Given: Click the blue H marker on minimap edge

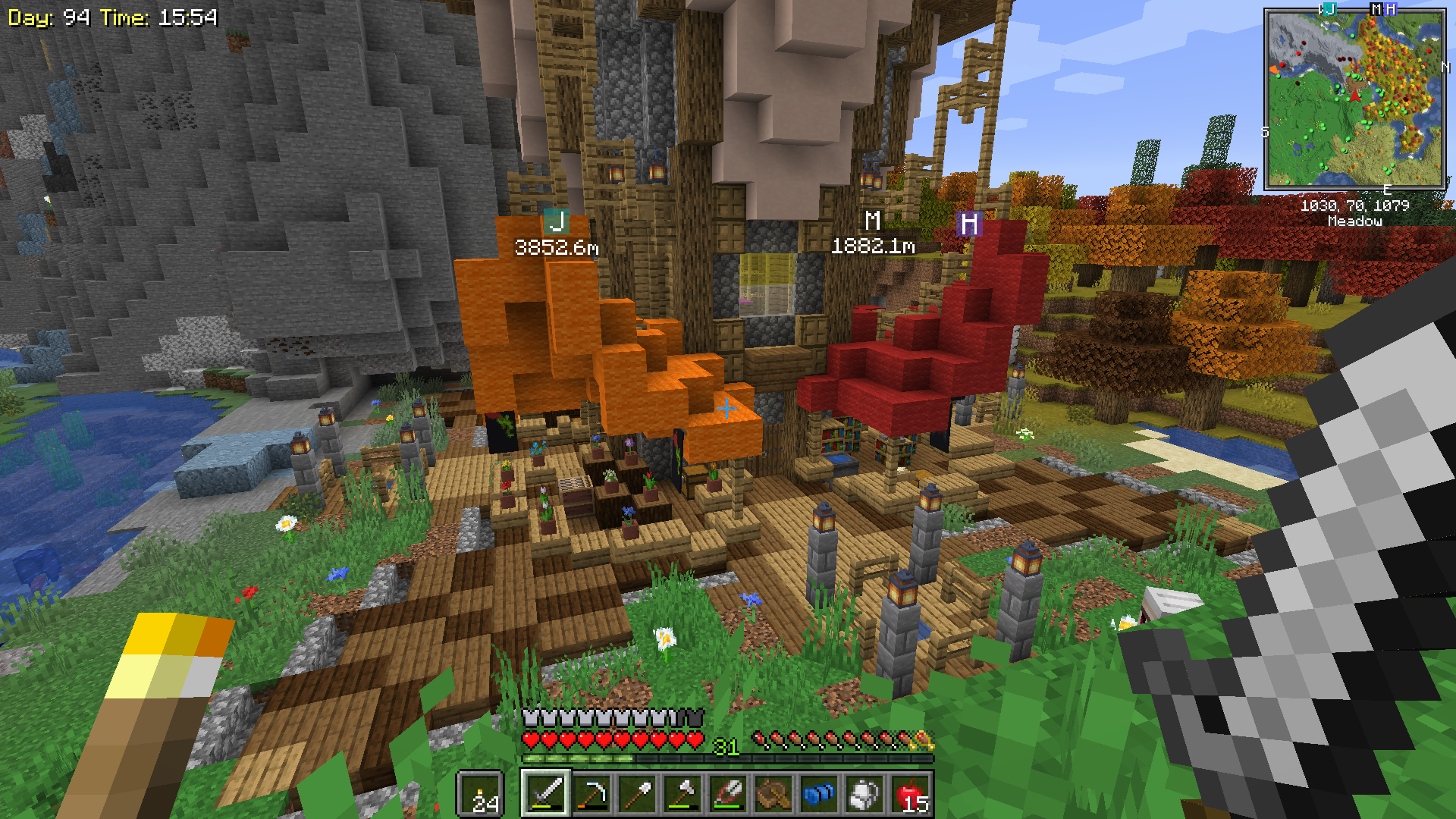Looking at the screenshot, I should [1391, 9].
